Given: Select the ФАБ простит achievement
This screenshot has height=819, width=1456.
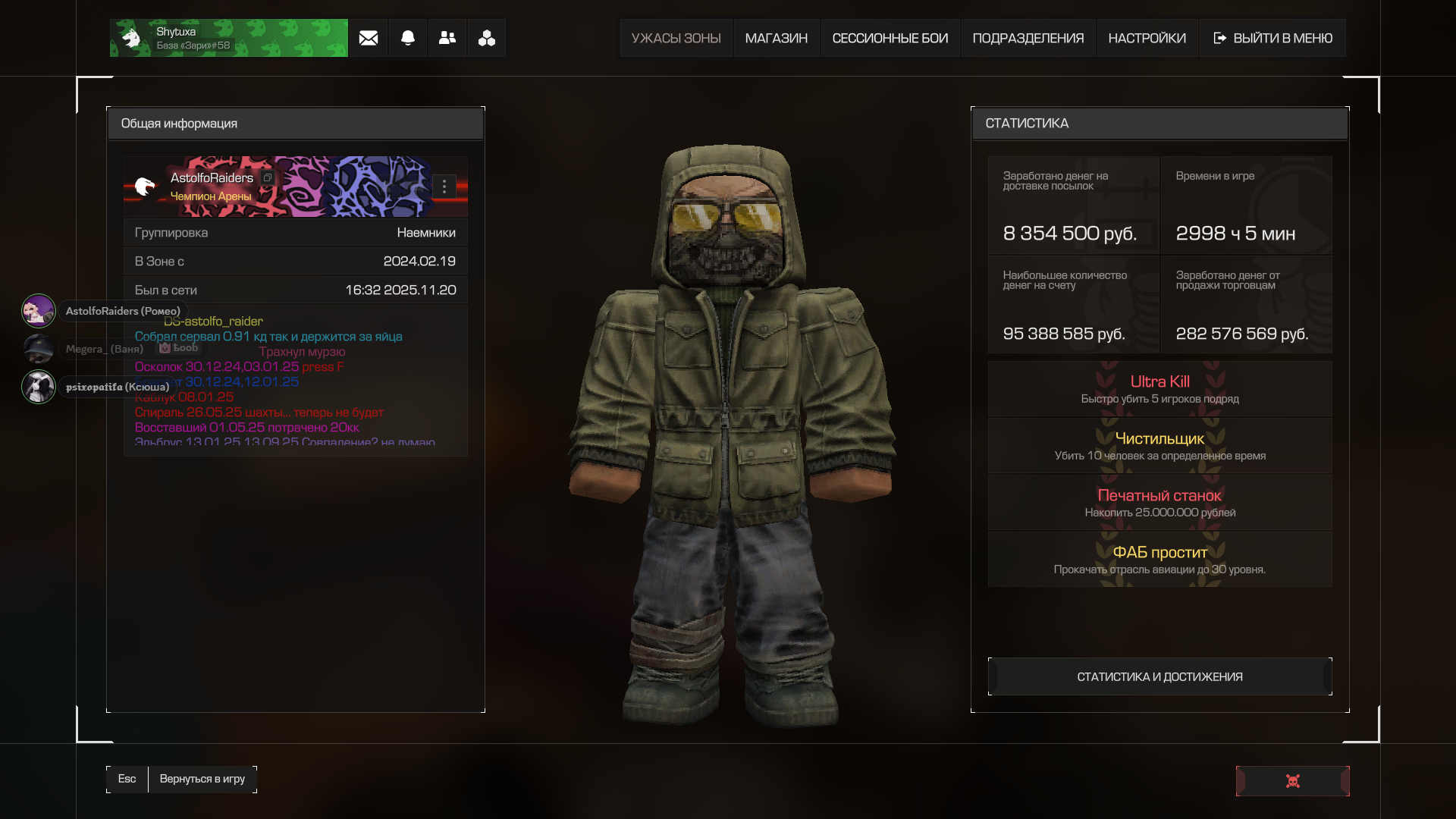Looking at the screenshot, I should click(1159, 560).
